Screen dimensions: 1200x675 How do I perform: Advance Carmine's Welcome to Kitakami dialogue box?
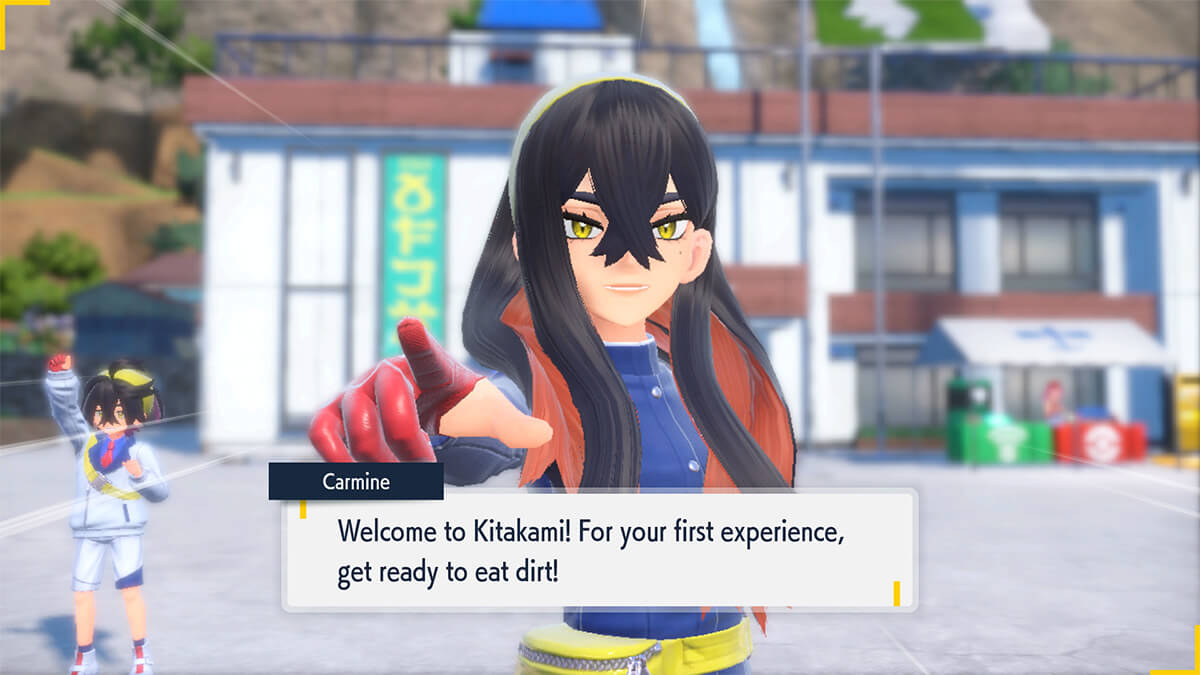click(600, 550)
